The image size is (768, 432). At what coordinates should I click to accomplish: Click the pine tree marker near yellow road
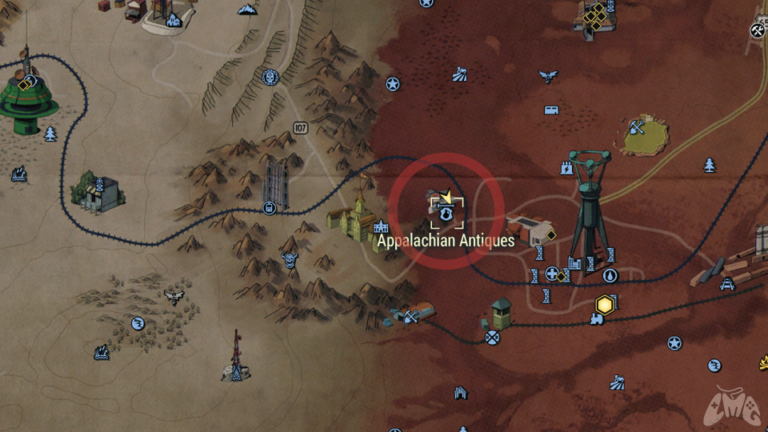coord(709,164)
